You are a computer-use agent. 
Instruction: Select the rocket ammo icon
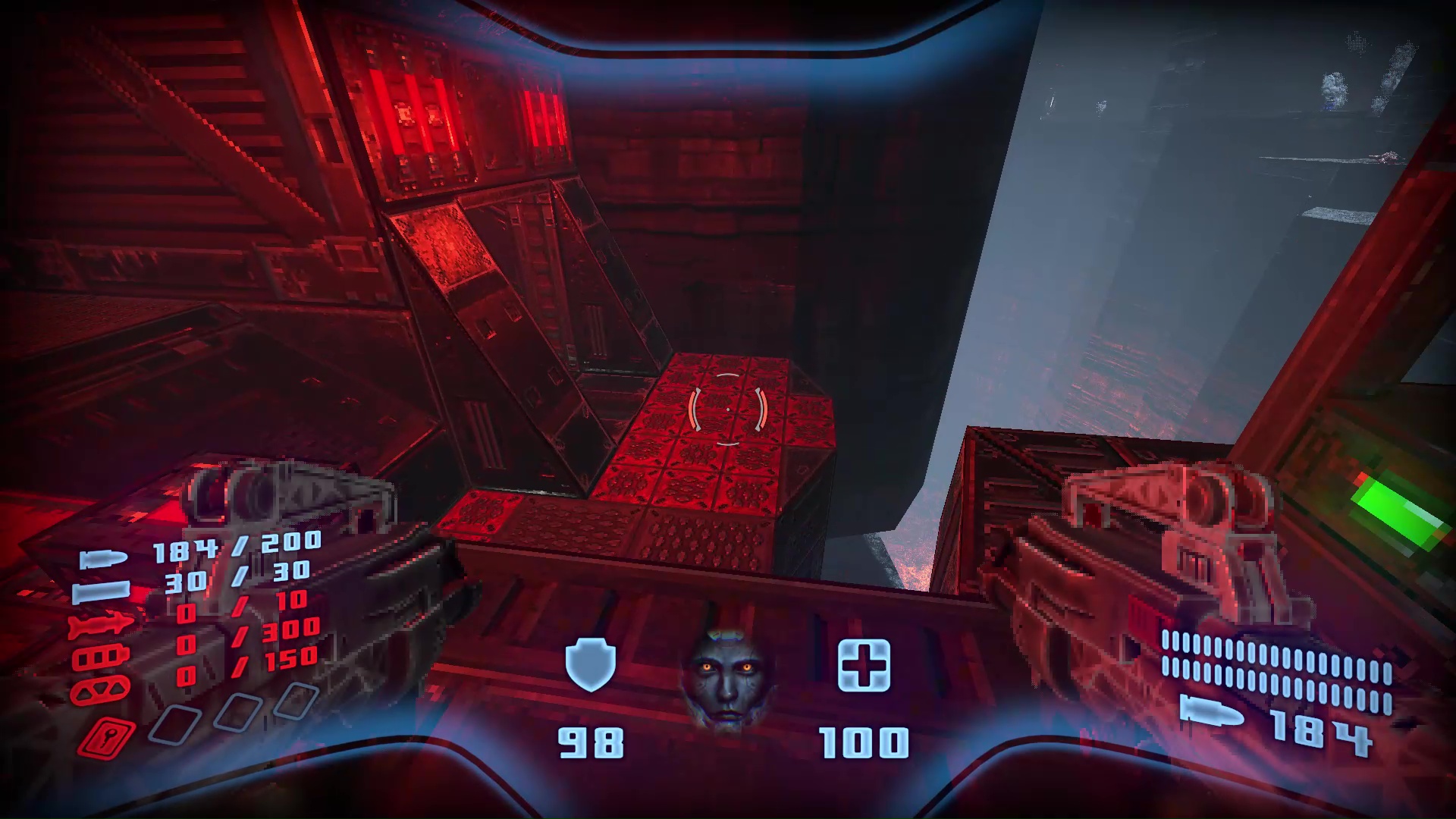(101, 623)
